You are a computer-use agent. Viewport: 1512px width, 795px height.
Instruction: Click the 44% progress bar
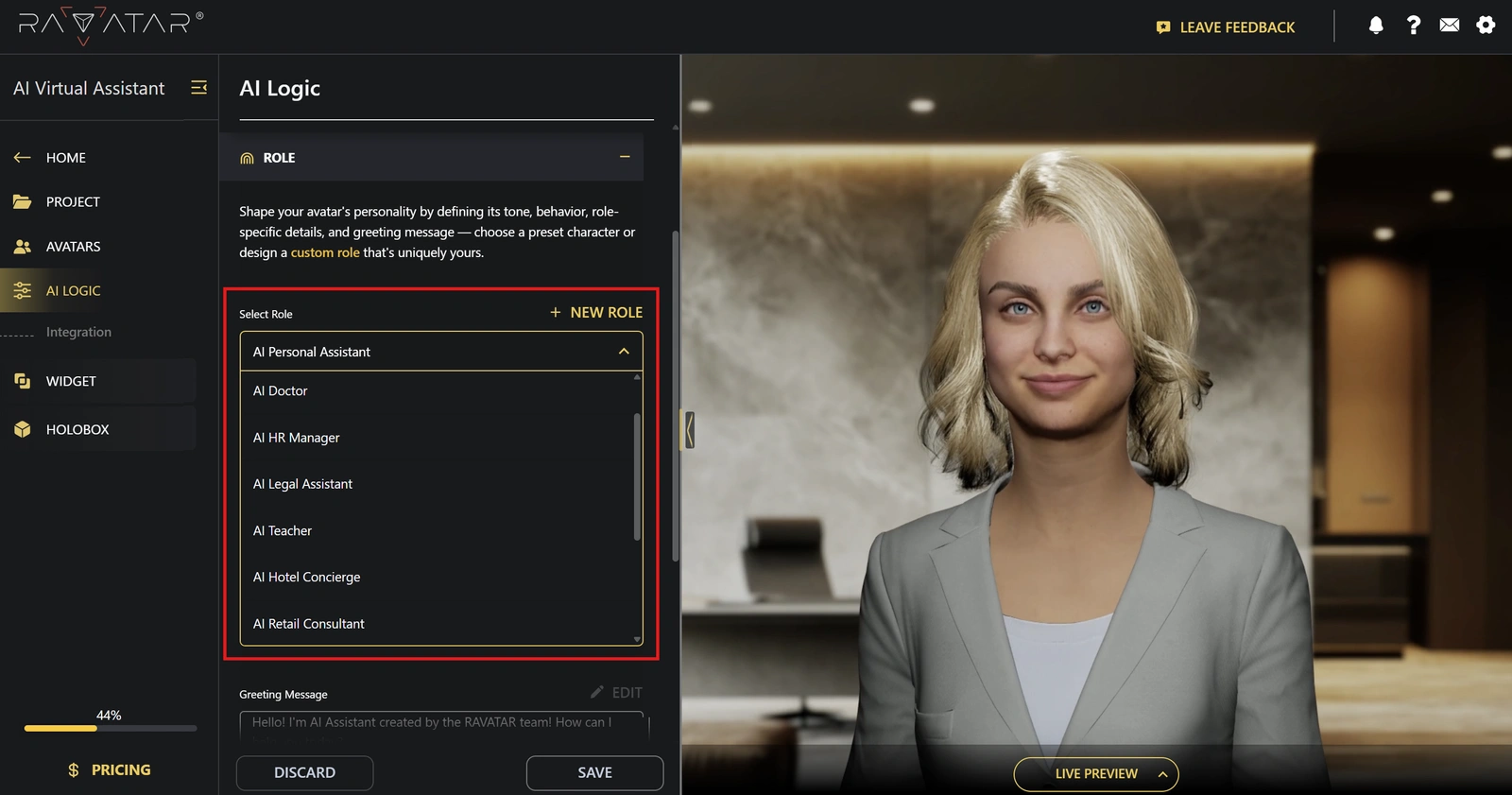109,728
